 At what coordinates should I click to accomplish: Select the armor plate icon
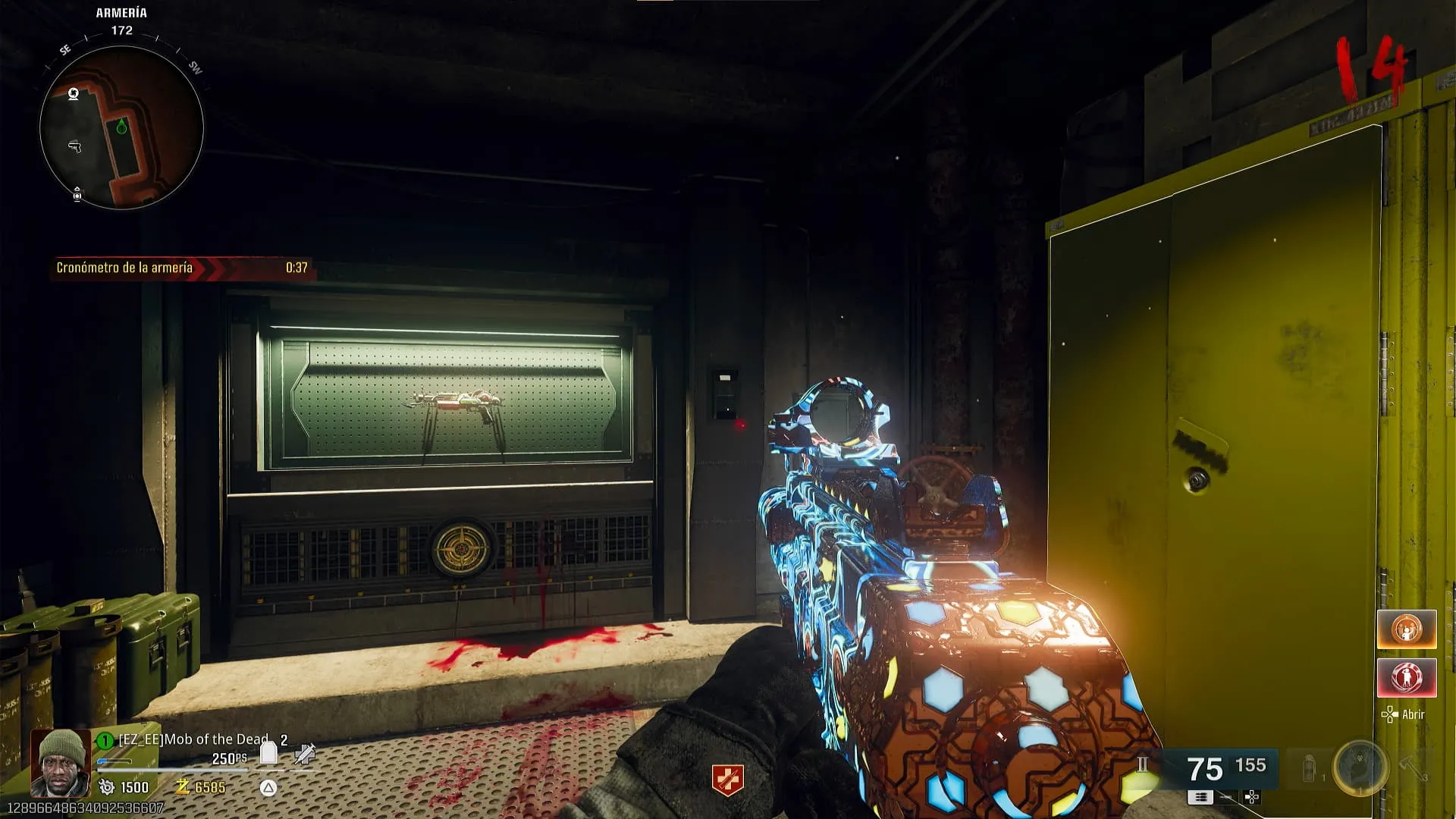(x=268, y=753)
